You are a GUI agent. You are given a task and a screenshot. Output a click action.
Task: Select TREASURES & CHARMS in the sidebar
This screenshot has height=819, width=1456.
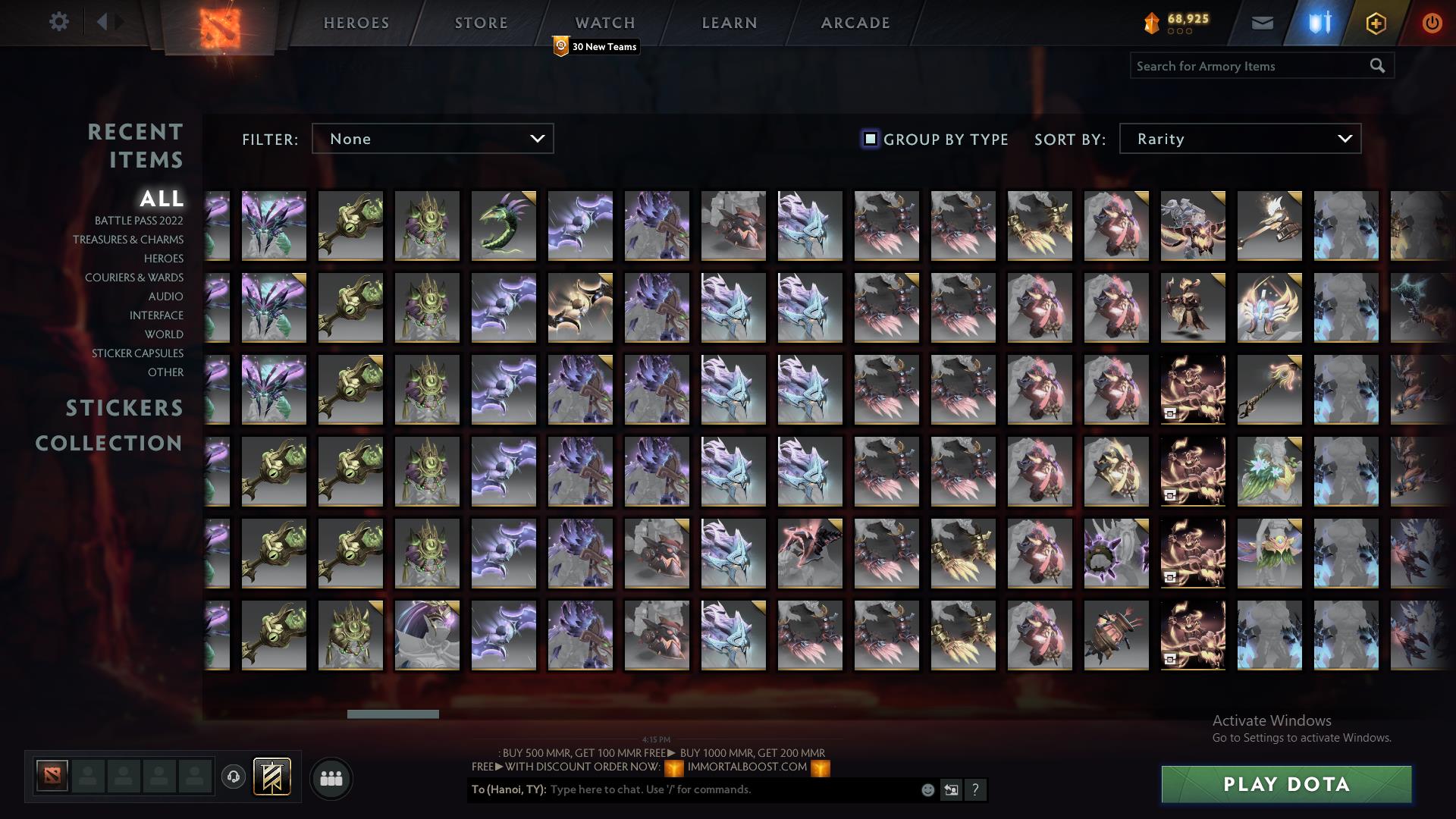pos(127,240)
